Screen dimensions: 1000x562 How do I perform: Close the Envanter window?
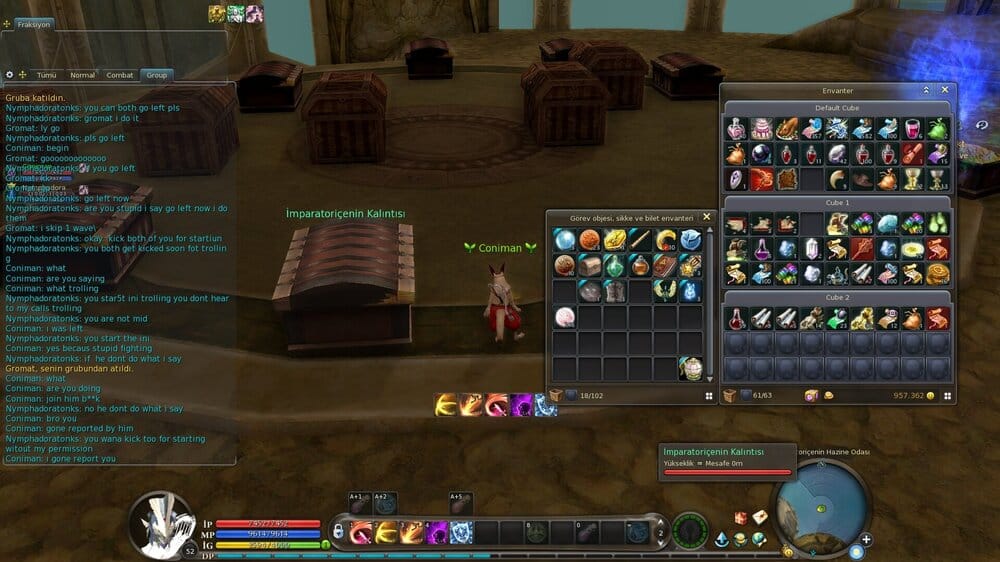tap(945, 90)
